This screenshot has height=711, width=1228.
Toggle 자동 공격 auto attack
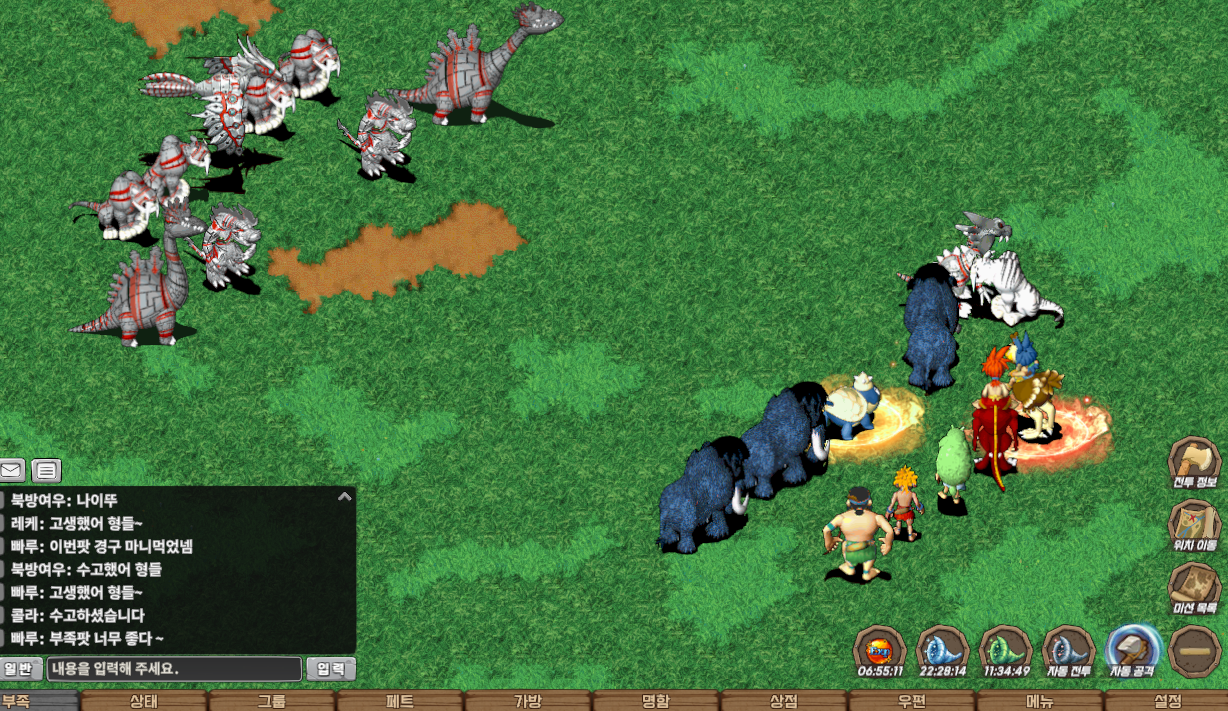coord(1132,649)
